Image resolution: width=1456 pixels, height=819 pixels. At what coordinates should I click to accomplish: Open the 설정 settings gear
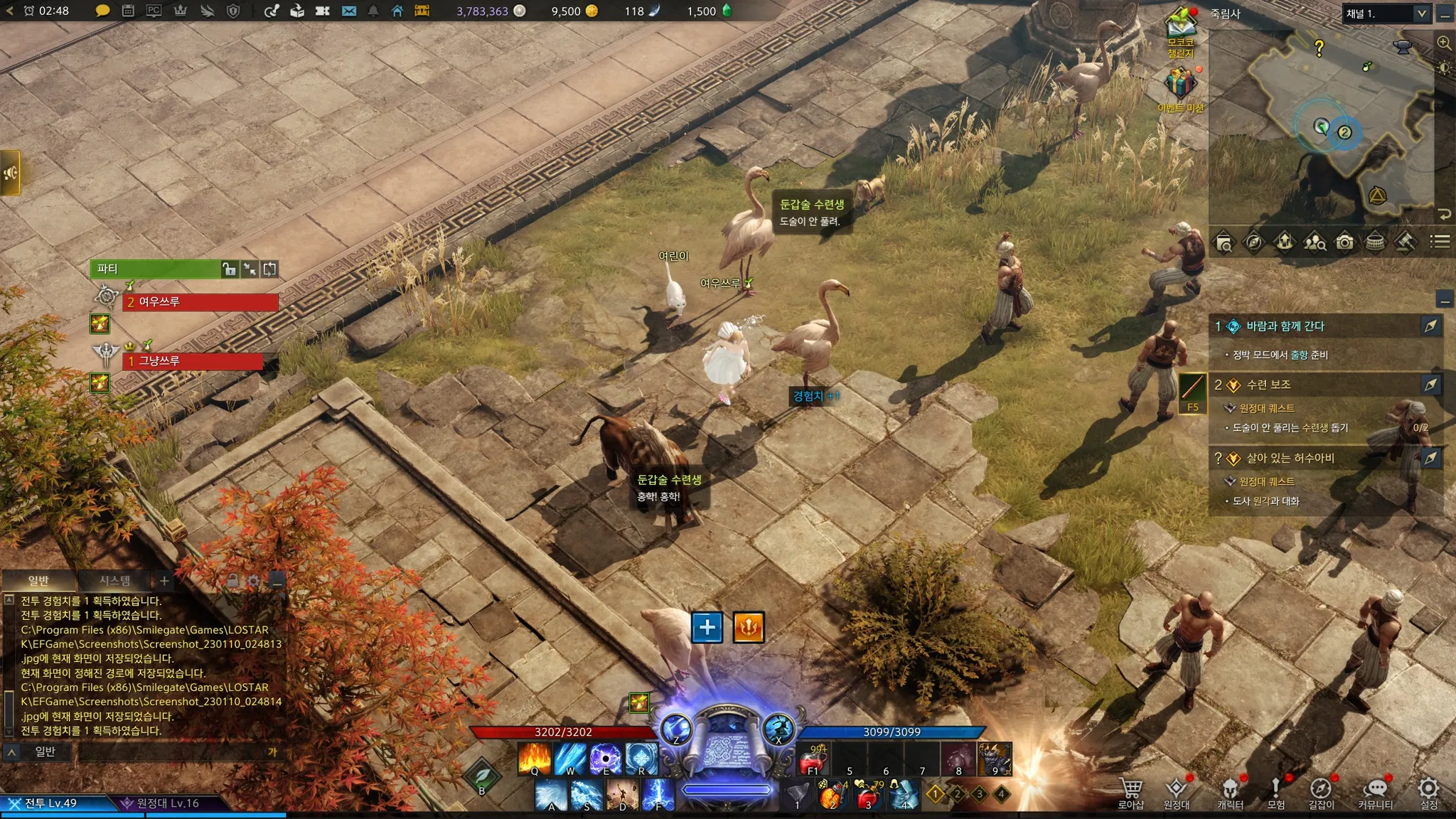(1429, 792)
